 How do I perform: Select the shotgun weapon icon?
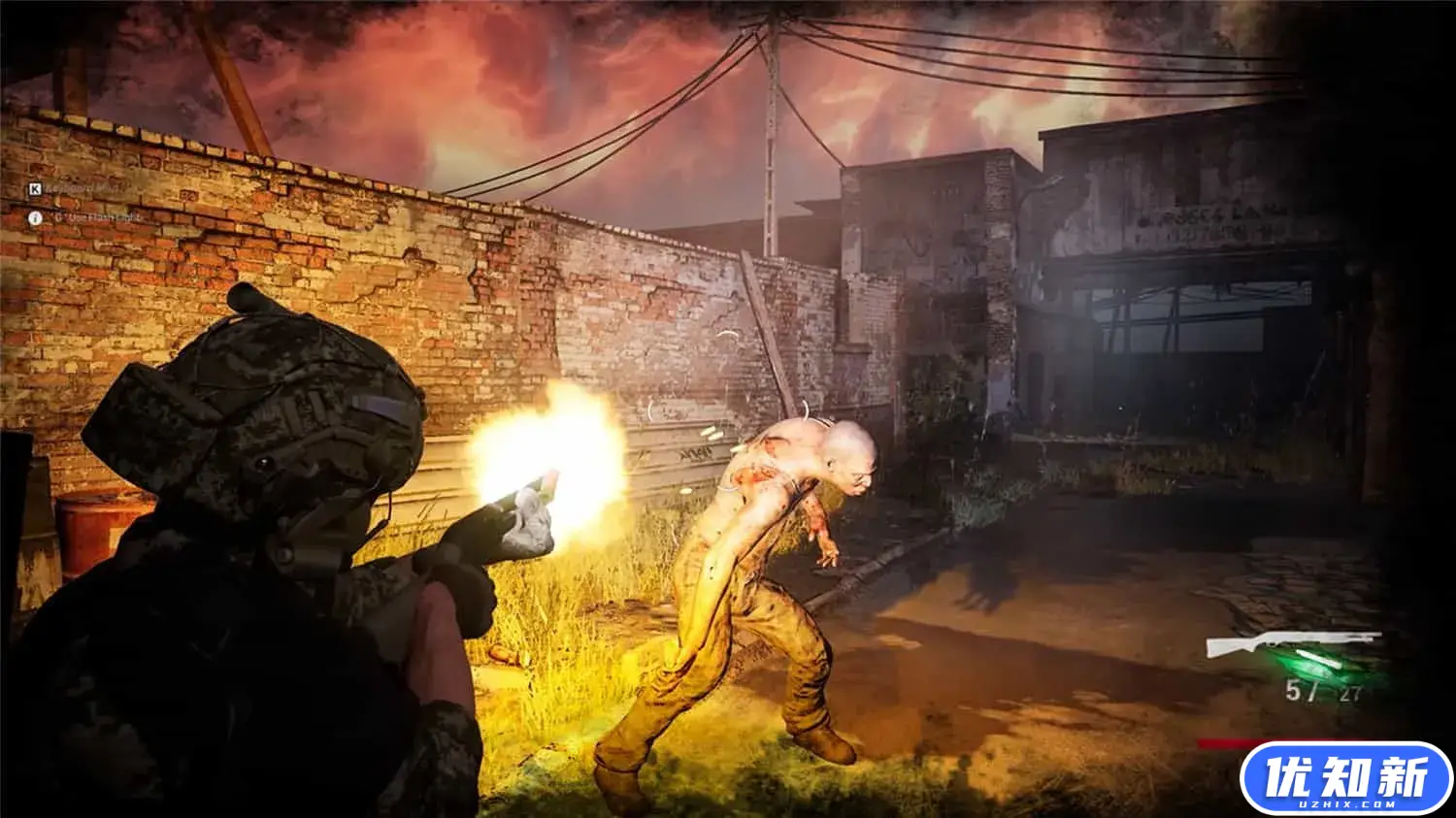pos(1292,643)
